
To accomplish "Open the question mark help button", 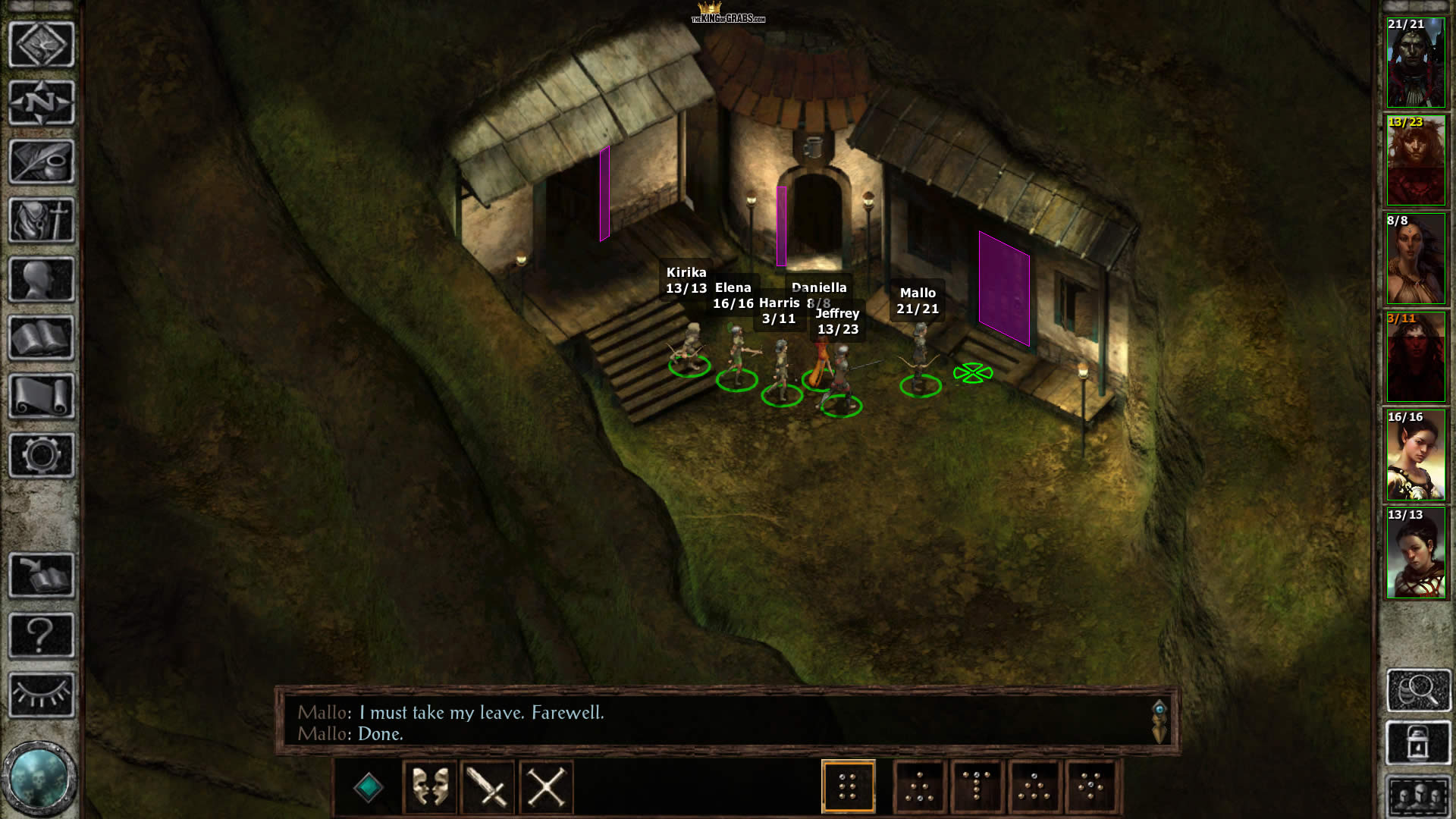I will click(x=42, y=635).
